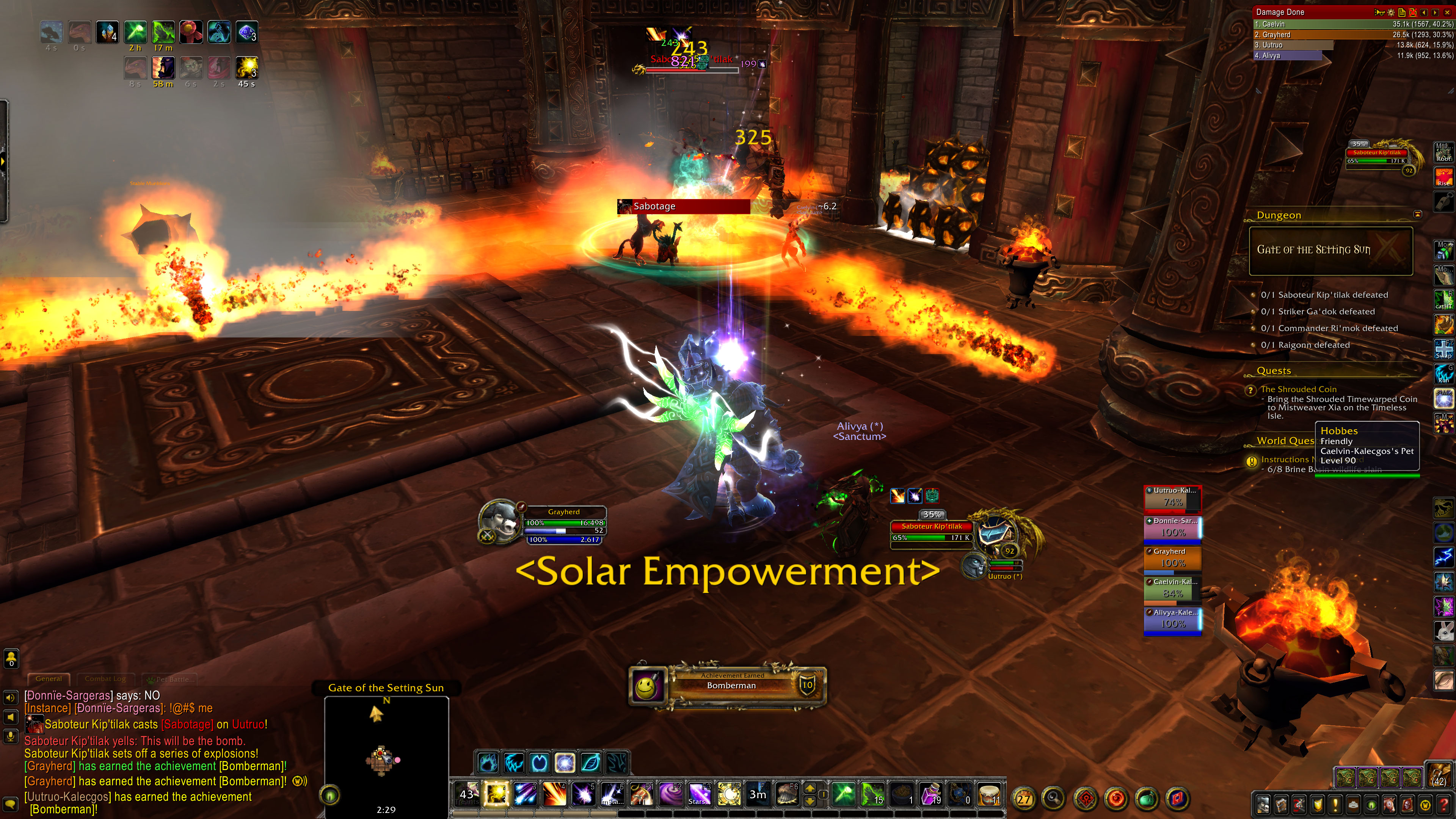Select the bear paw shapeshift form
Screen dimensions: 1456x819
tap(488, 763)
